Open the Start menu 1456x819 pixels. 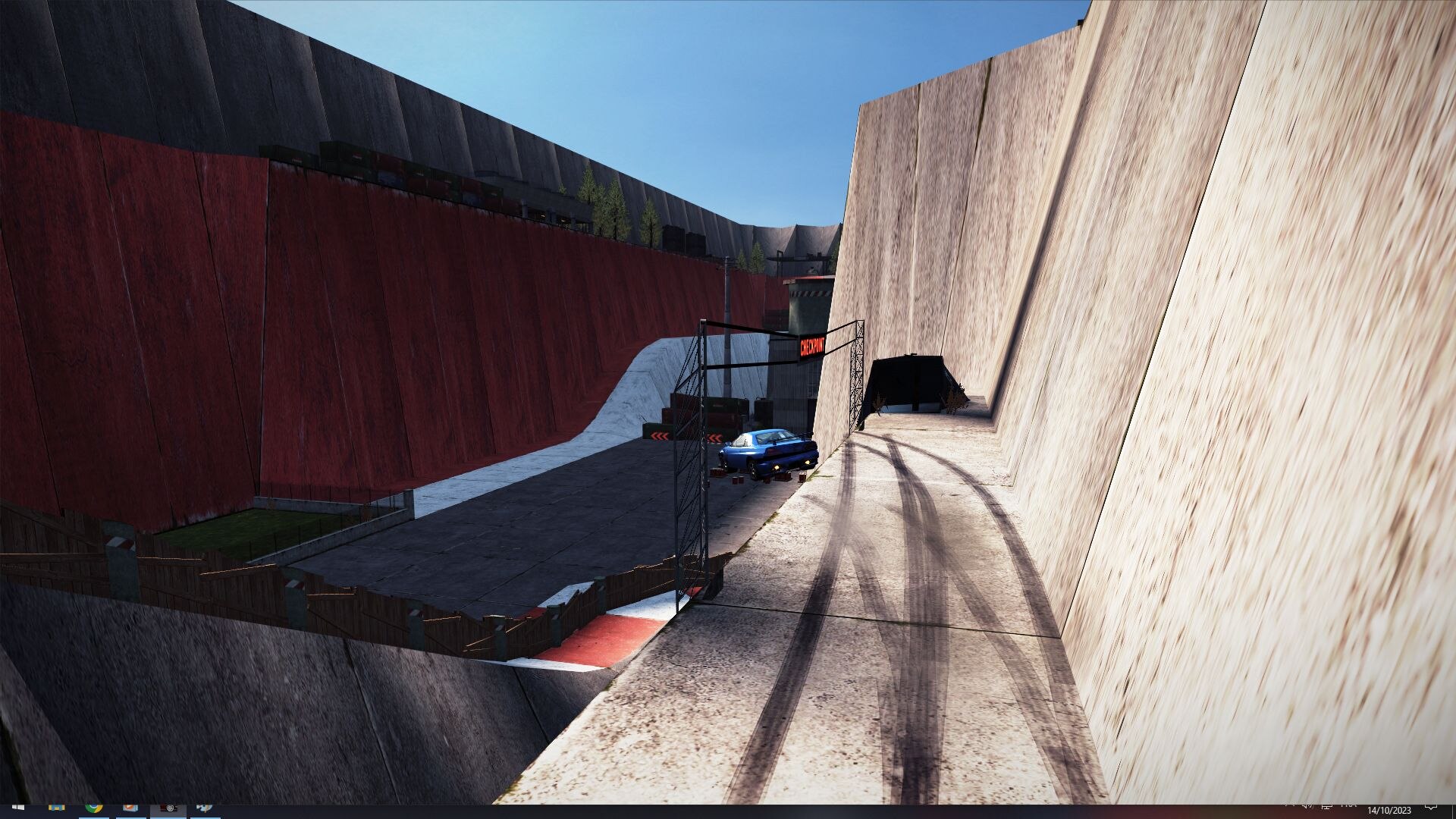click(x=17, y=808)
